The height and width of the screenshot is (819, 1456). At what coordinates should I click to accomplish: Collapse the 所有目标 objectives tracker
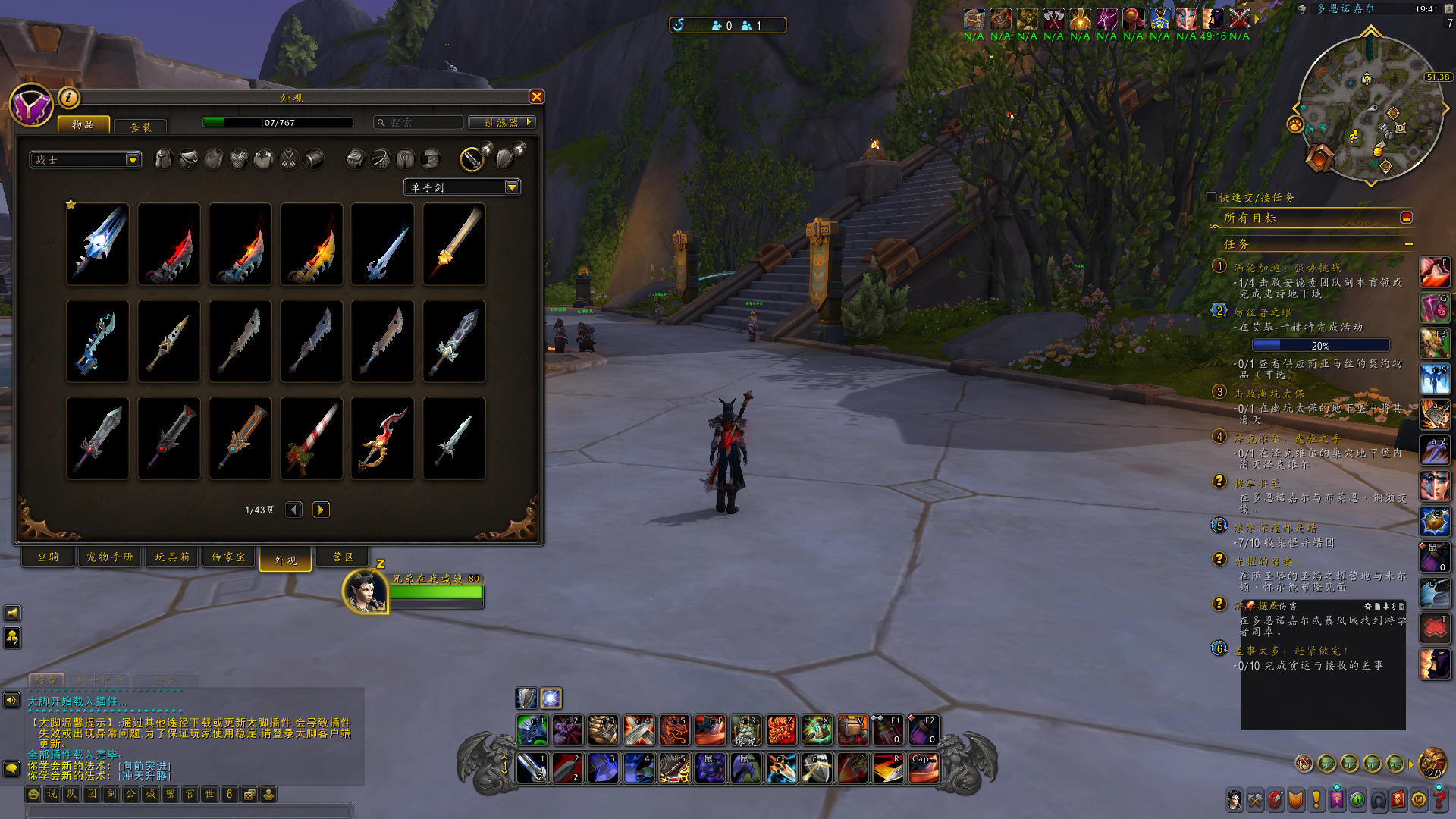[x=1406, y=218]
